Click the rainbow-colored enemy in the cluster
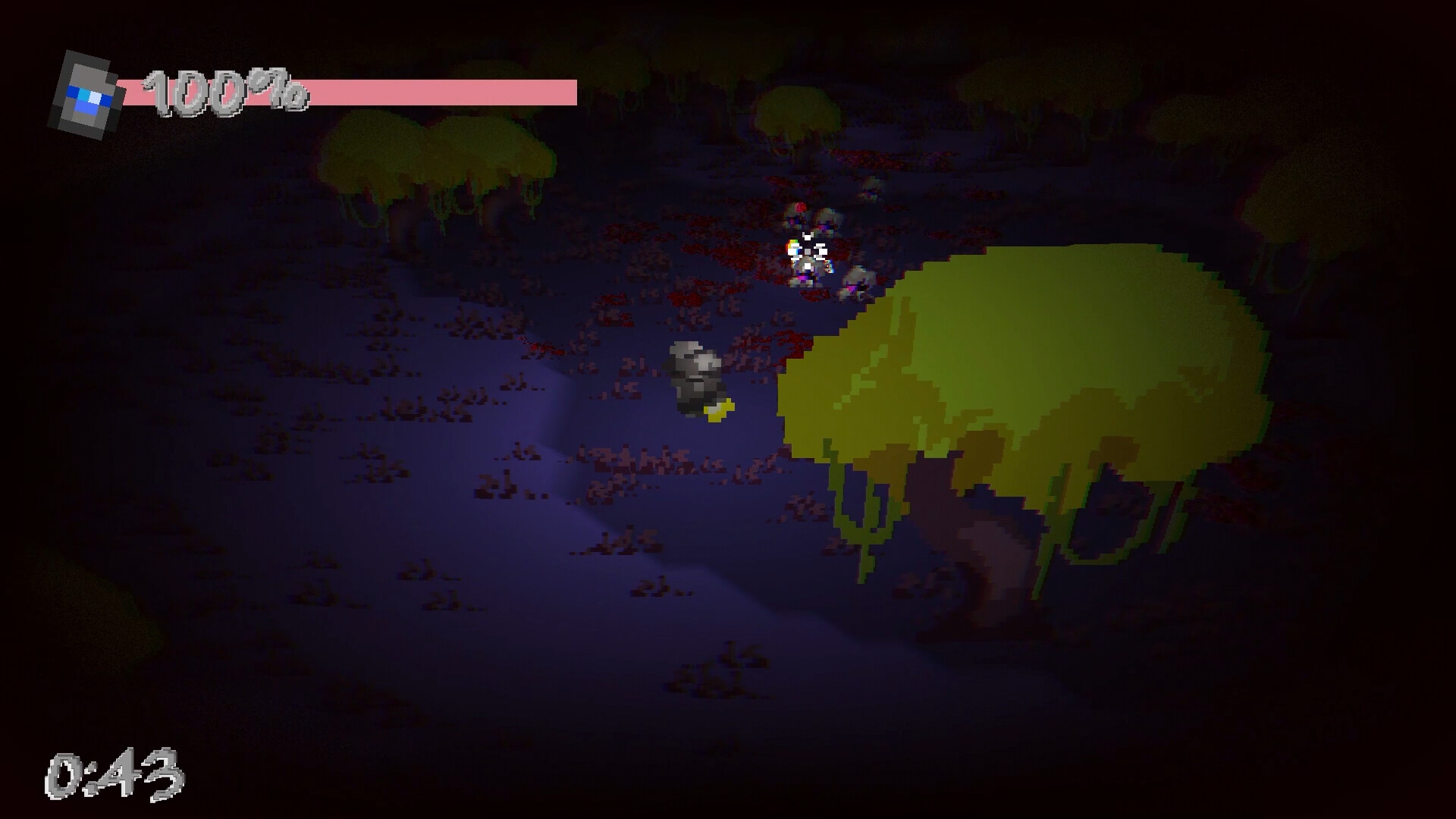The height and width of the screenshot is (819, 1456). 793,246
